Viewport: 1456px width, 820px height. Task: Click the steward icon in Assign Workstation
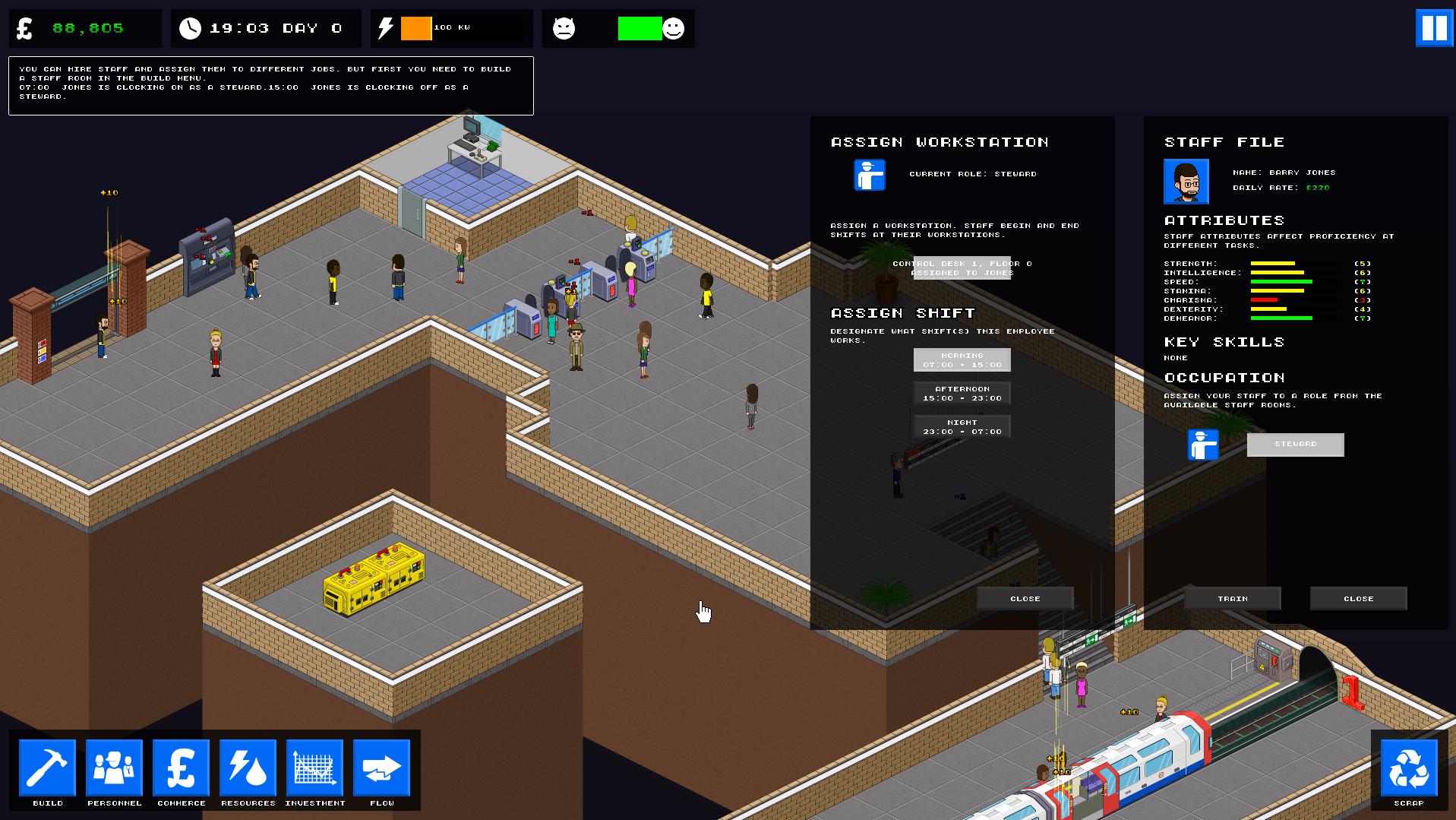868,174
